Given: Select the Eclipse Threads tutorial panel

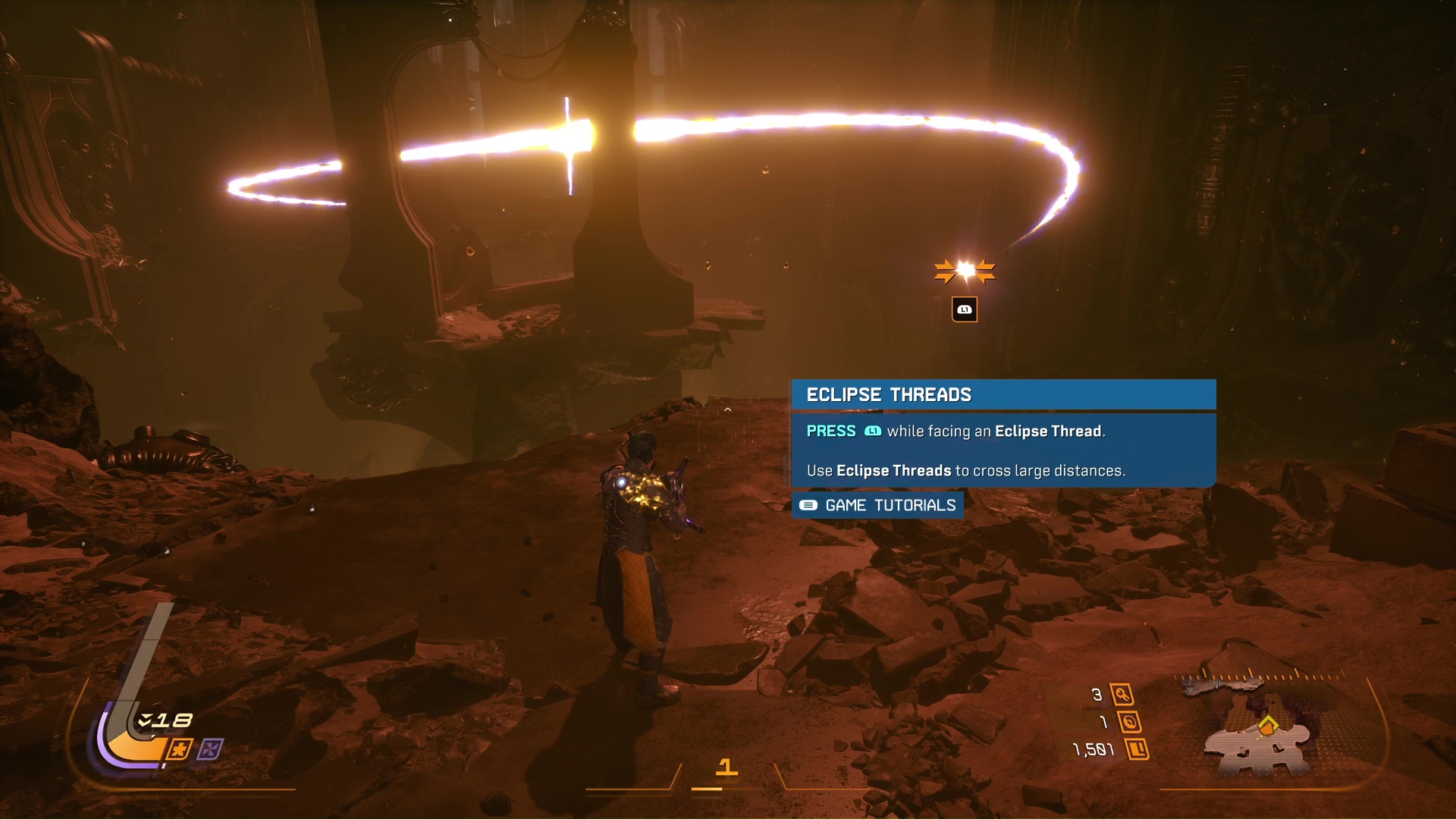Looking at the screenshot, I should click(x=1003, y=433).
